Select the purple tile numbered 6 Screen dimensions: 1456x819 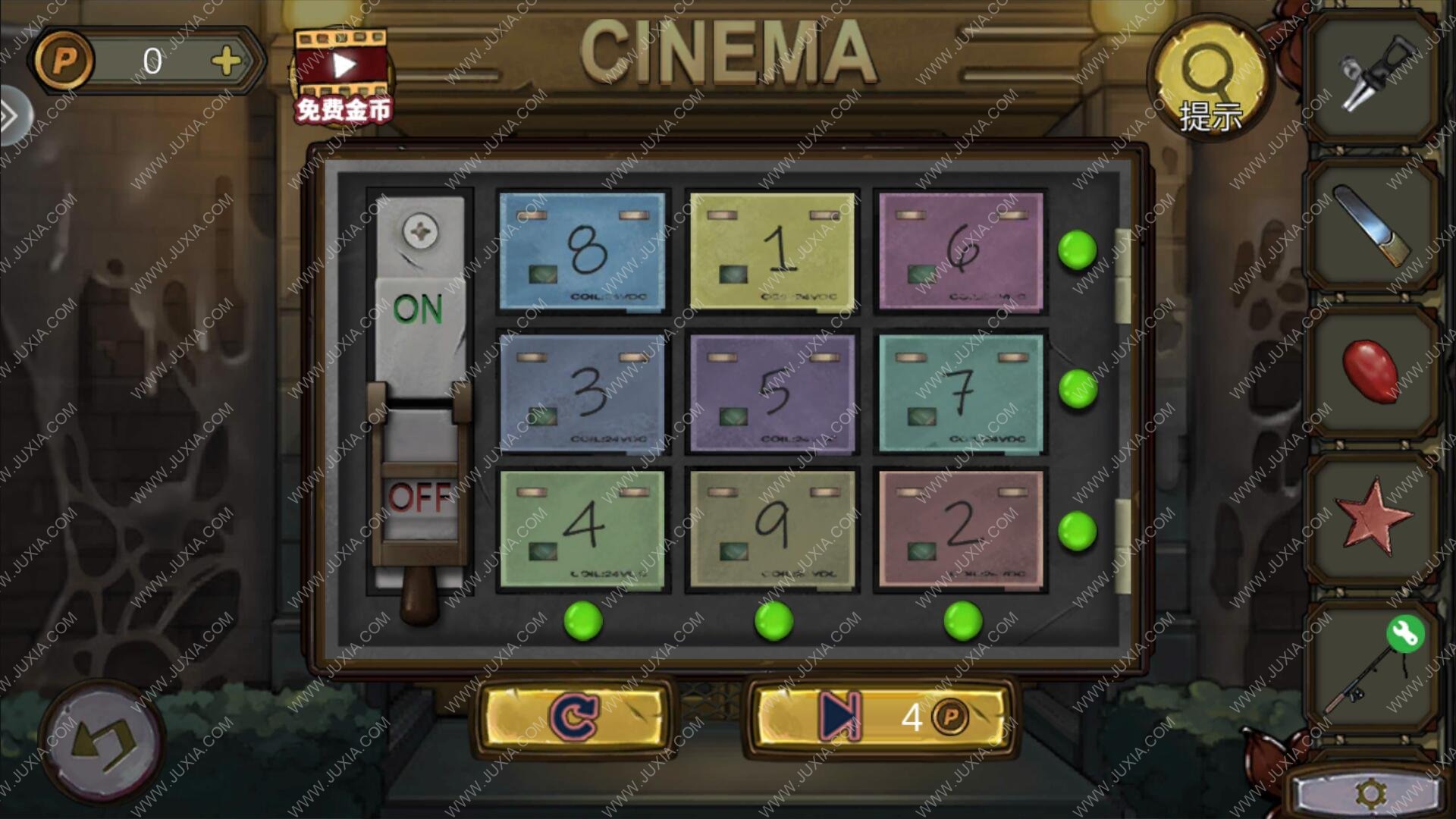961,251
